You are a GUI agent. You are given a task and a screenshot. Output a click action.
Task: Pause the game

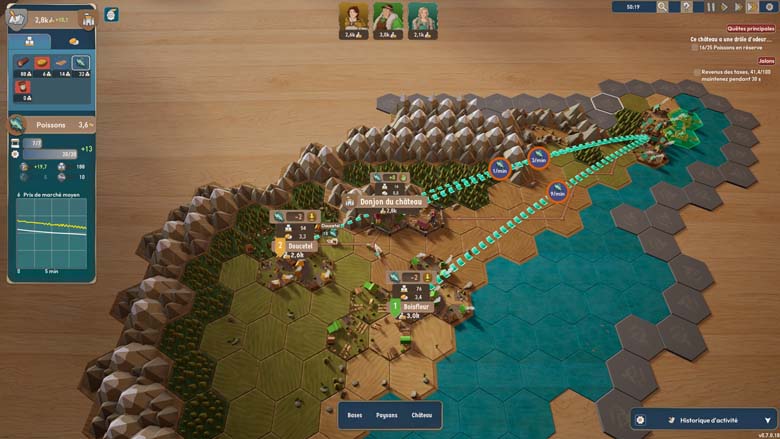[x=712, y=7]
